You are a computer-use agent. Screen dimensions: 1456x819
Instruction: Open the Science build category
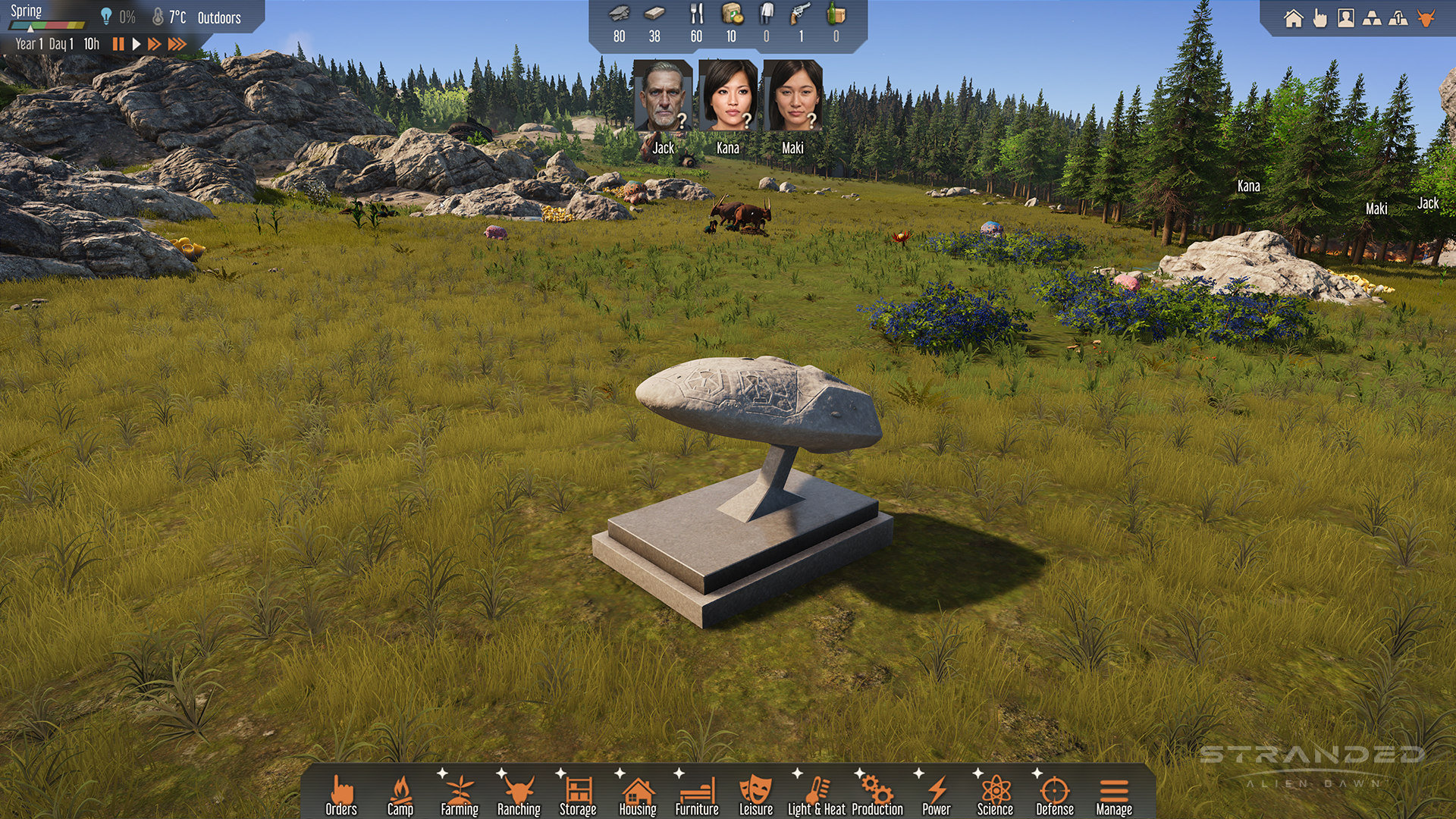(x=995, y=795)
